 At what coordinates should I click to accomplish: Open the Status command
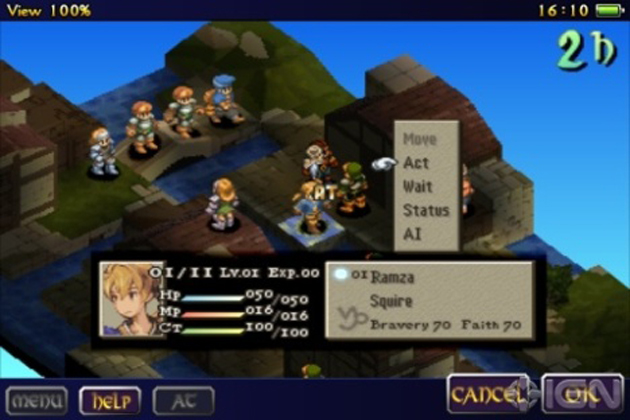pyautogui.click(x=425, y=210)
